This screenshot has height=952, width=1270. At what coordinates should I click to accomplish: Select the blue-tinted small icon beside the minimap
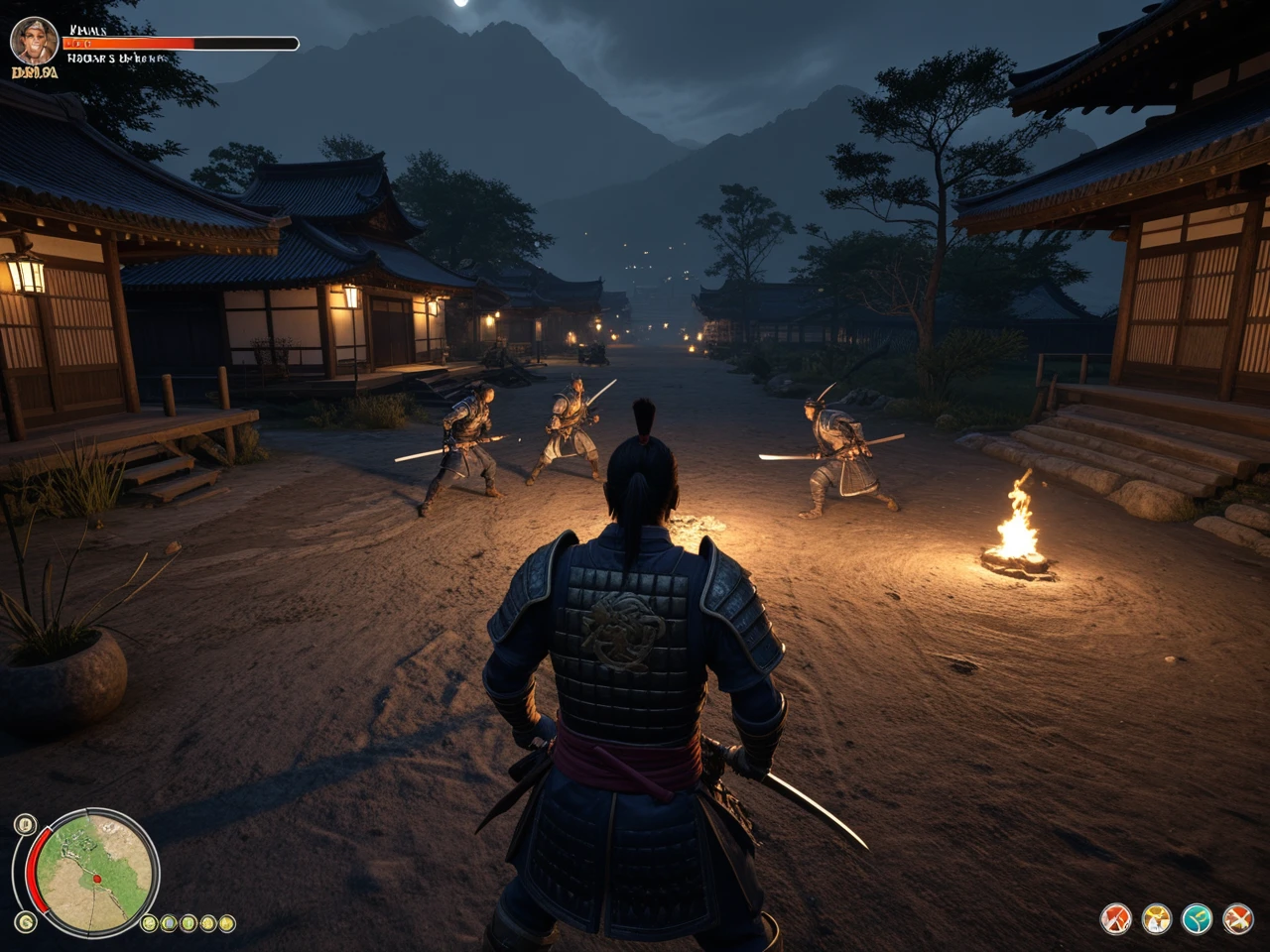[x=169, y=923]
